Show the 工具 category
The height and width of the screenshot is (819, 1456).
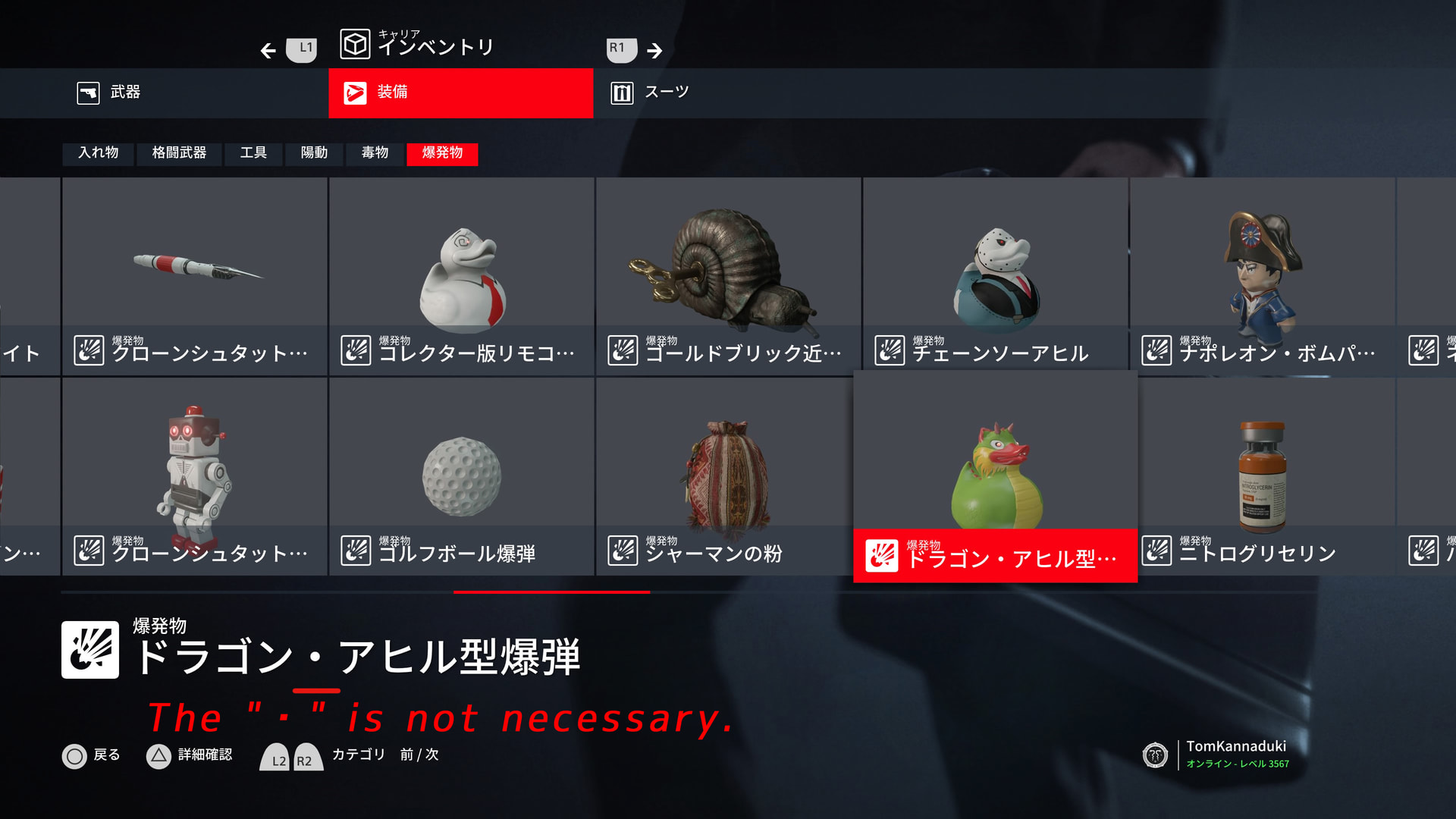(x=253, y=153)
